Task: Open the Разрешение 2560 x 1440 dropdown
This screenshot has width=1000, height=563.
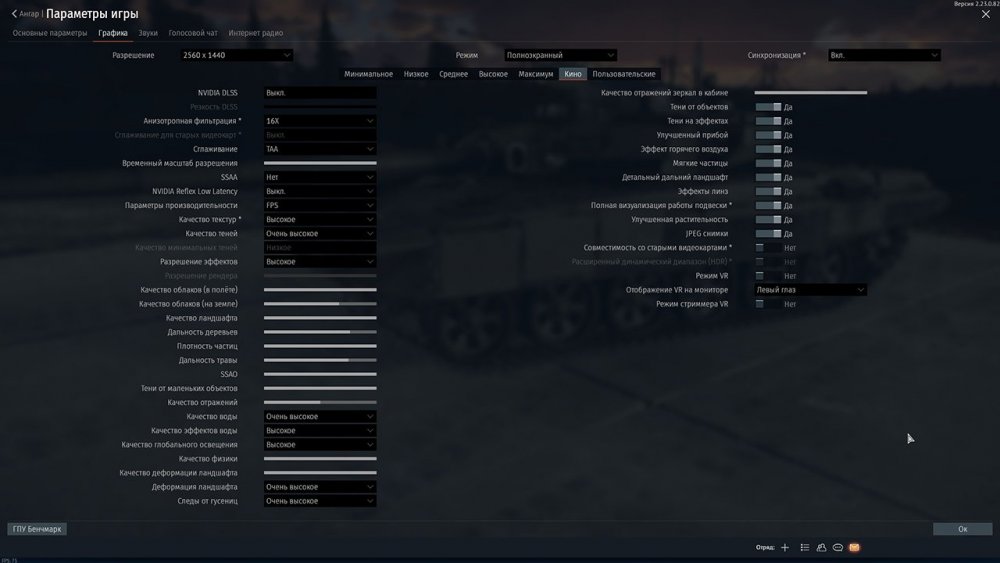Action: point(236,55)
